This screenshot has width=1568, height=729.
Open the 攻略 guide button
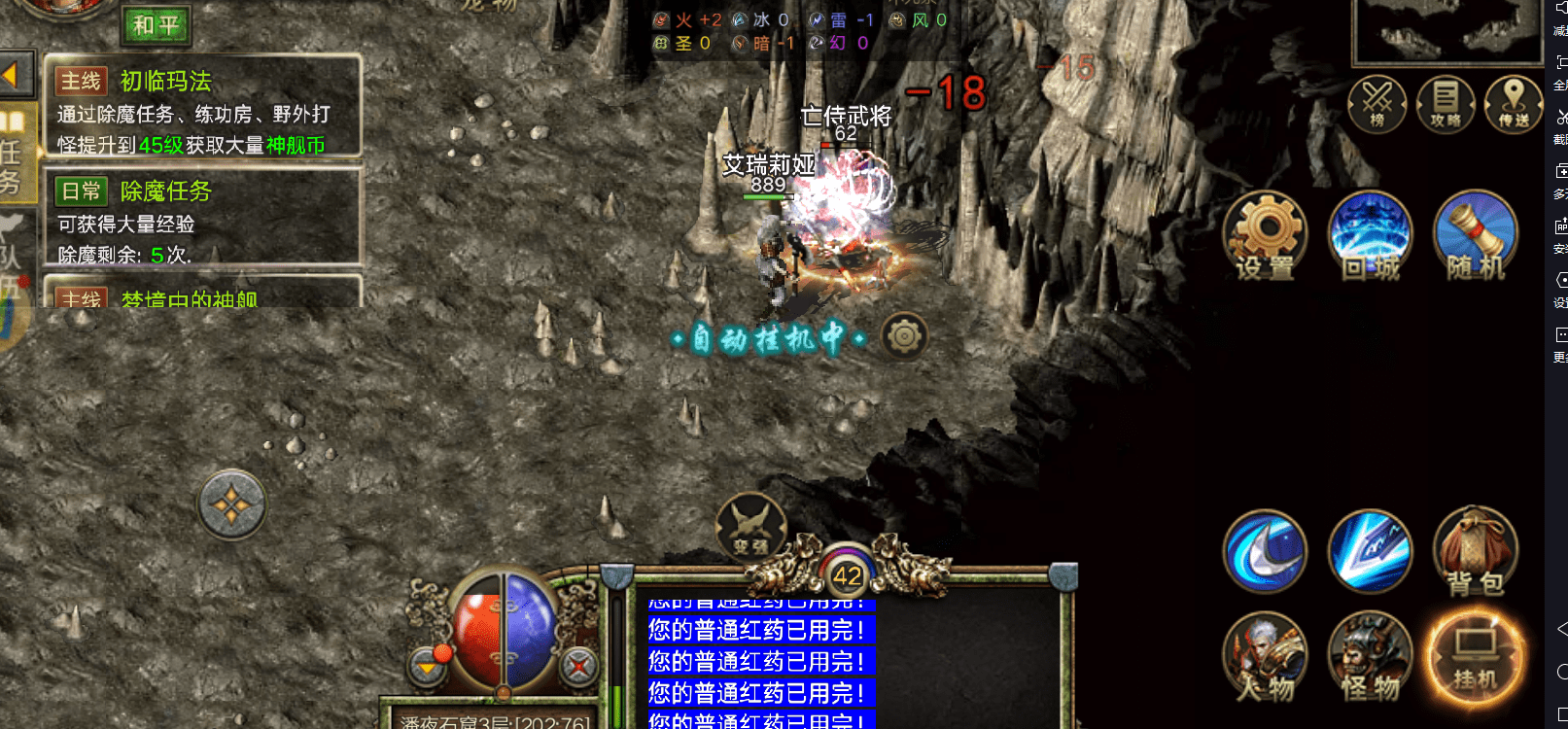pyautogui.click(x=1446, y=103)
